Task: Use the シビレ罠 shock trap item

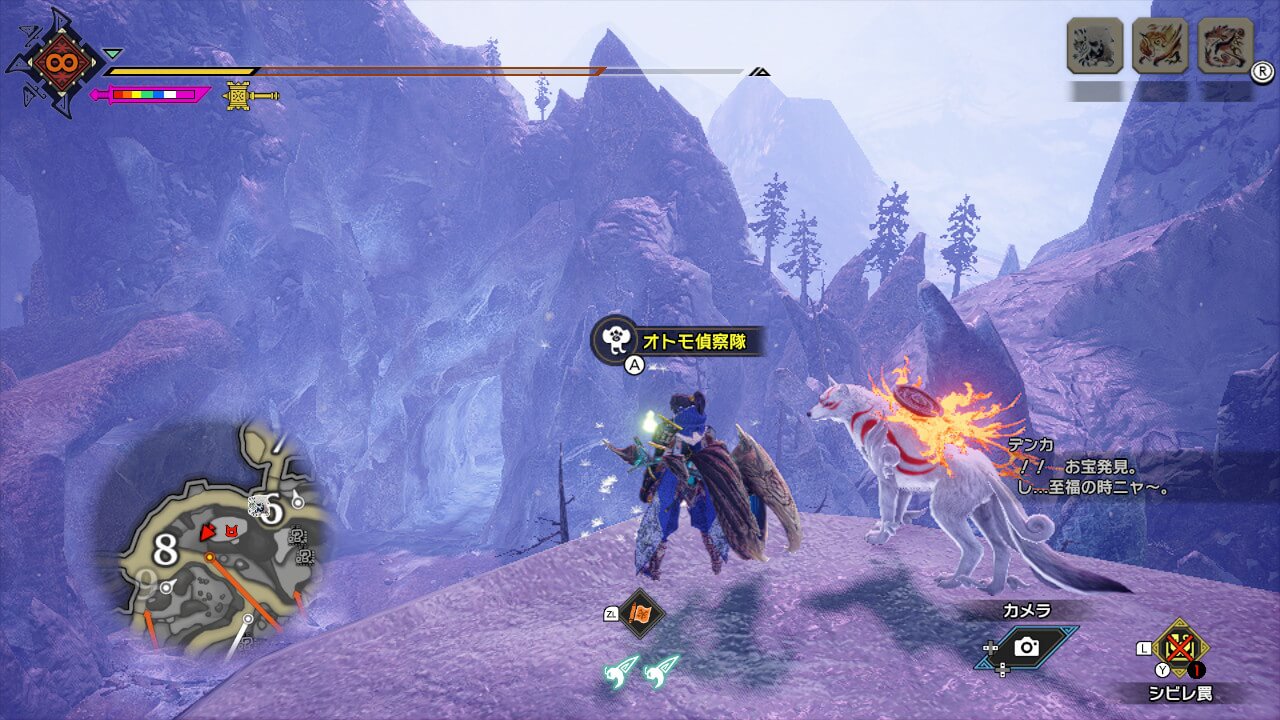Action: point(1179,649)
